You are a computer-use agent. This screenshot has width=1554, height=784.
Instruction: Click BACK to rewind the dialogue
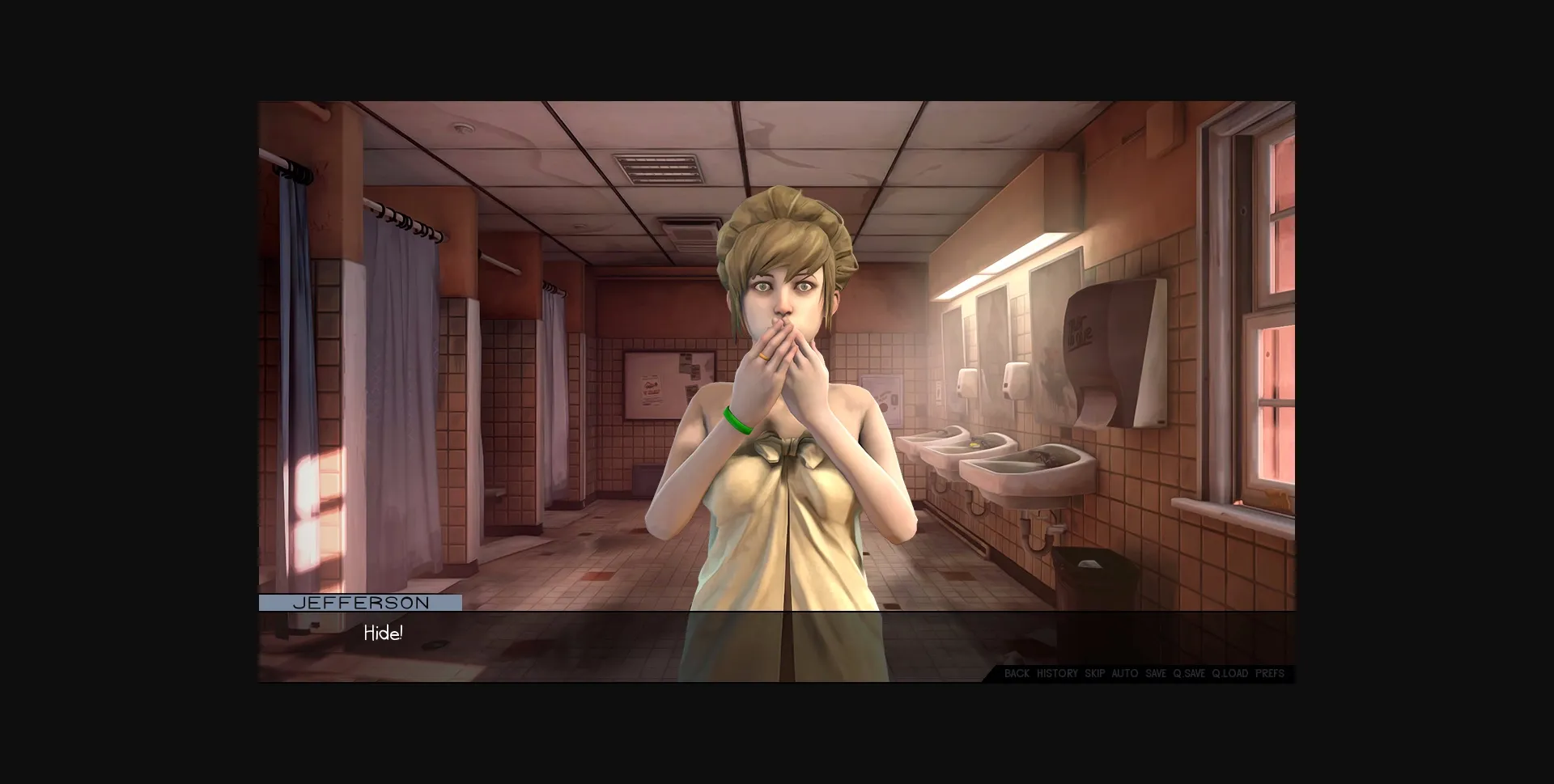click(1016, 673)
